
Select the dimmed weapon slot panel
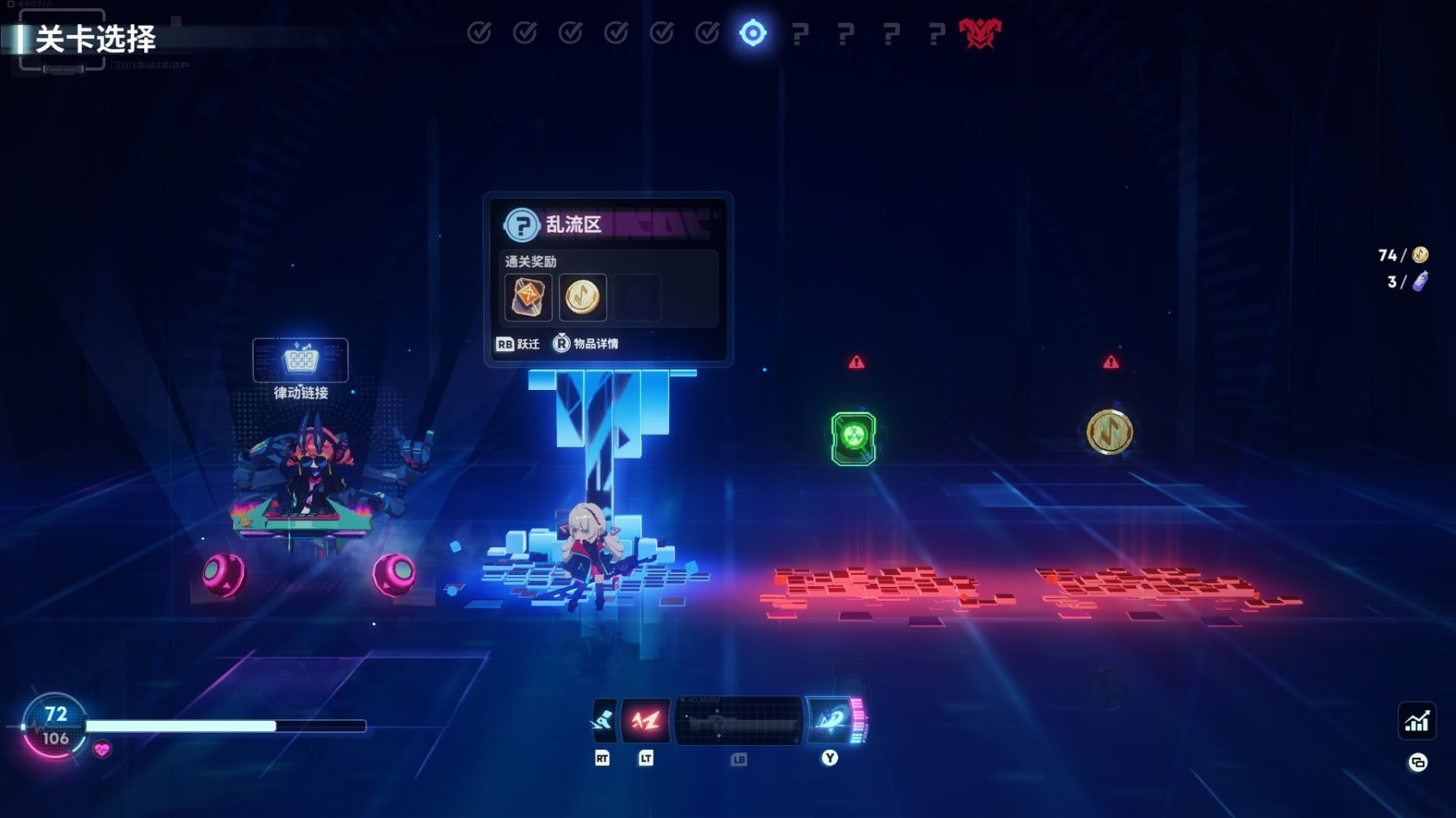click(739, 720)
